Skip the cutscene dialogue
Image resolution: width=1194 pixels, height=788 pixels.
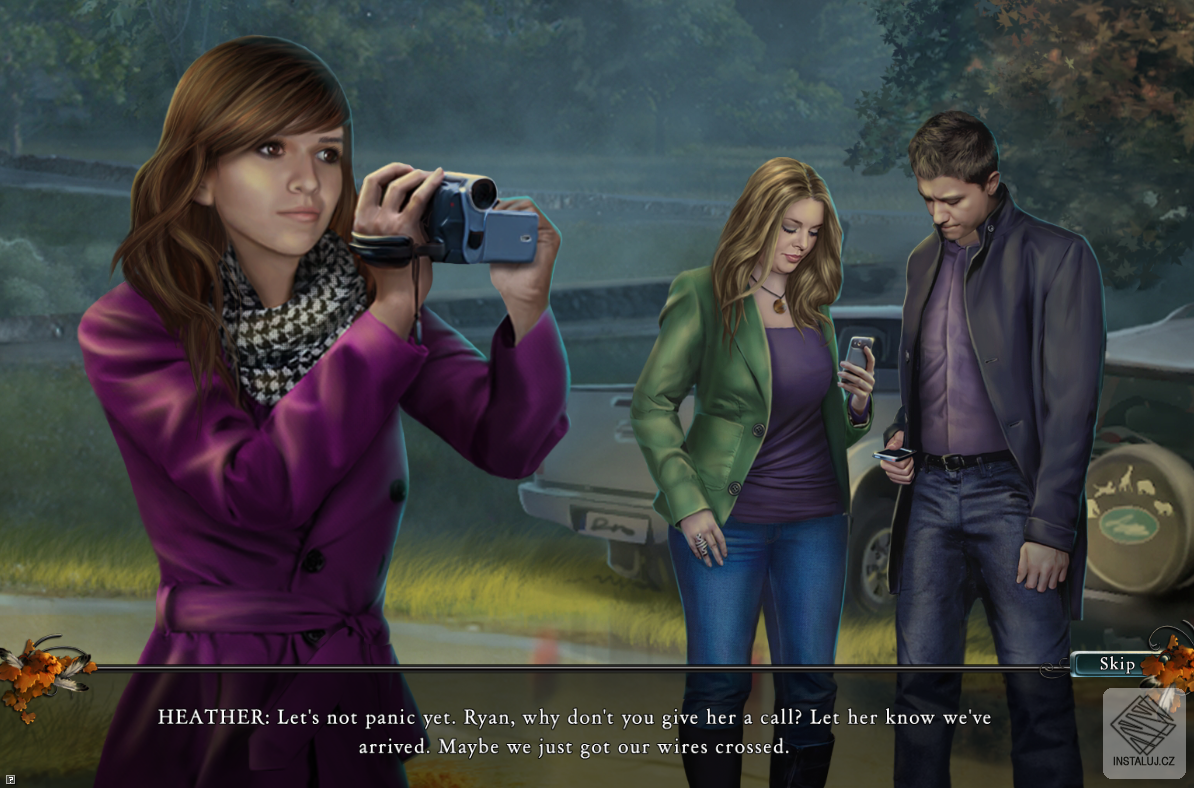1116,664
